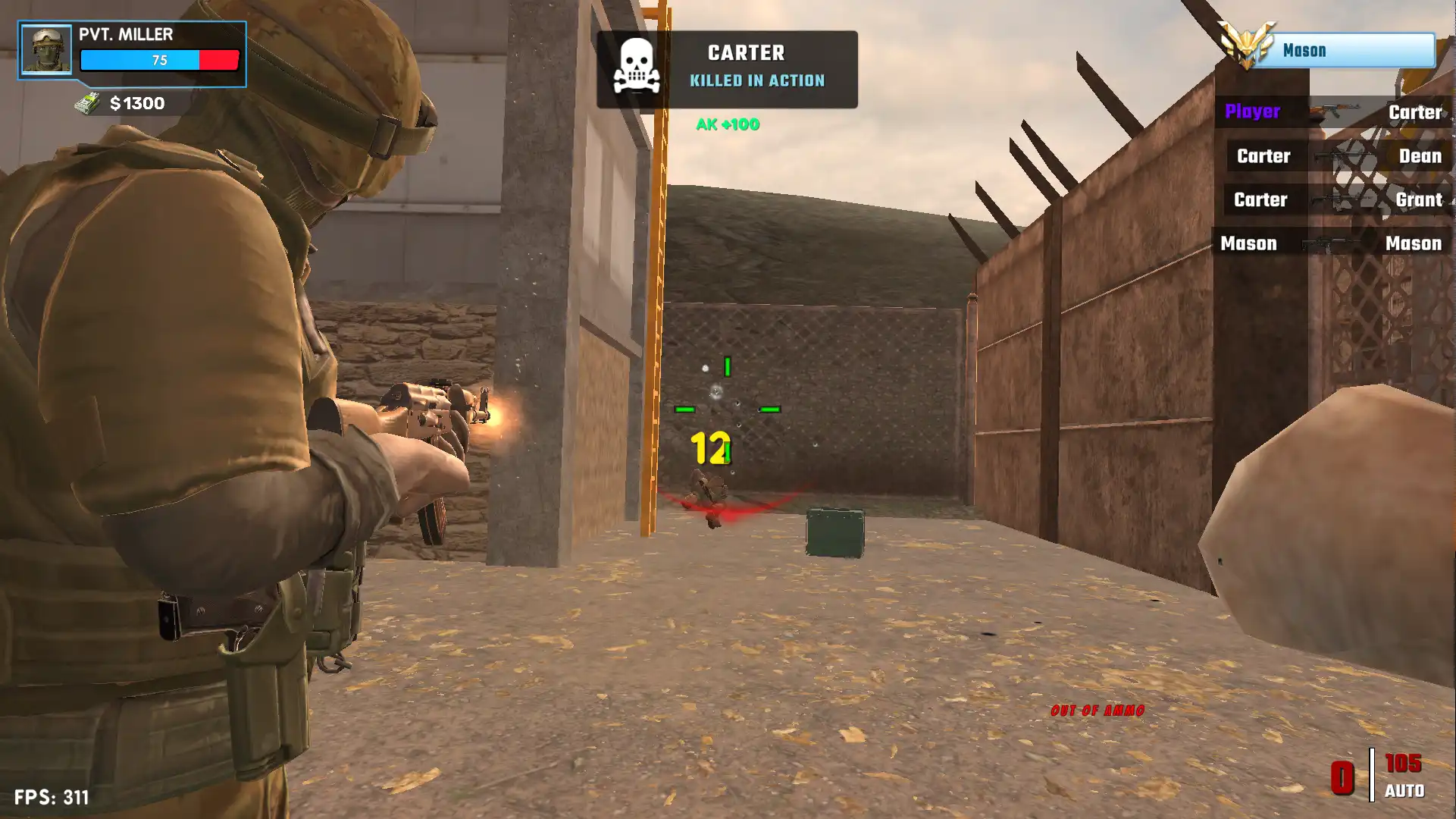Select the Player killed Carter feed row
The width and height of the screenshot is (1456, 819).
[x=1332, y=112]
